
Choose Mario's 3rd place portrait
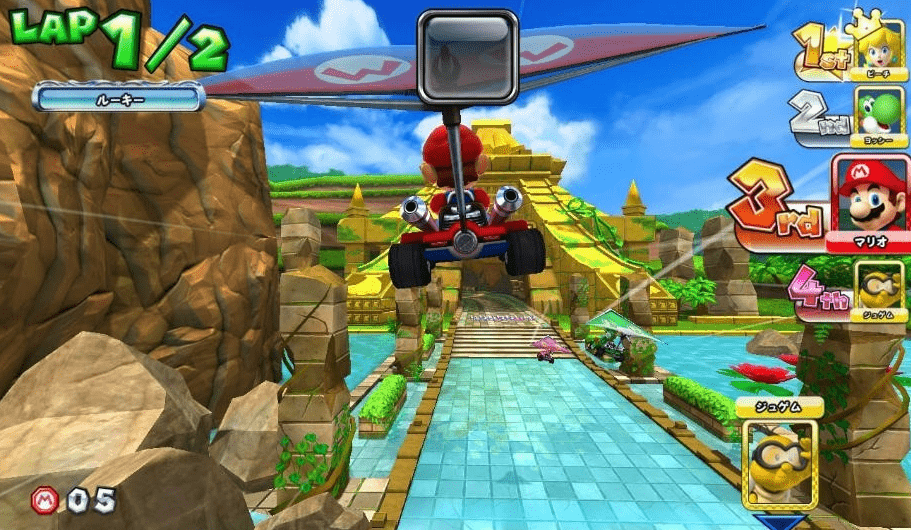click(870, 200)
